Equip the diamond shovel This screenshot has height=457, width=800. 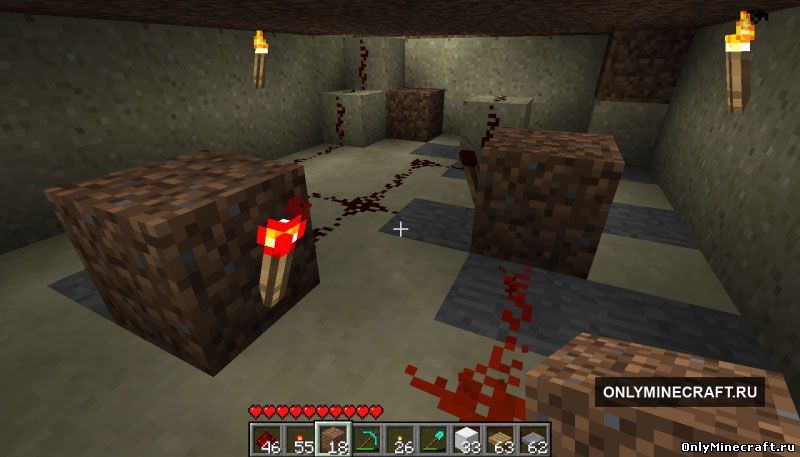click(433, 439)
